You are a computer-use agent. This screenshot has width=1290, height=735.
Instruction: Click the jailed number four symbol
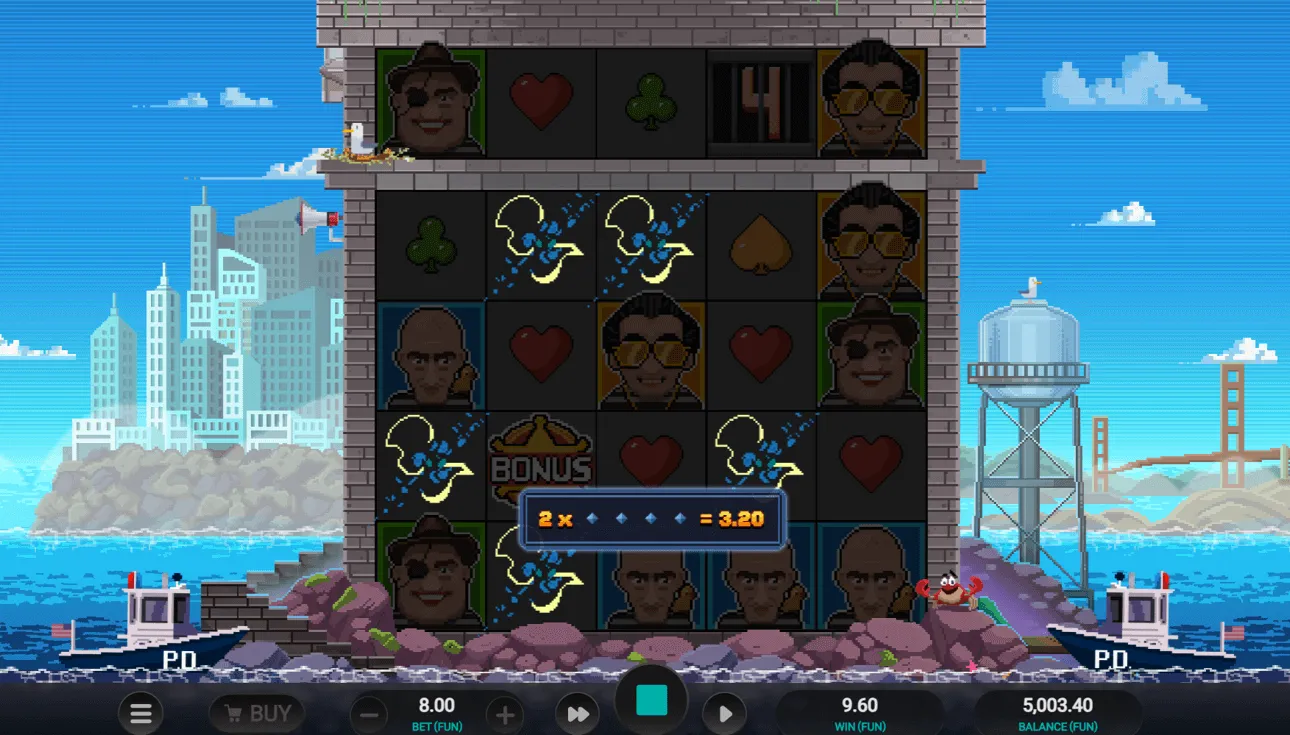tap(761, 100)
